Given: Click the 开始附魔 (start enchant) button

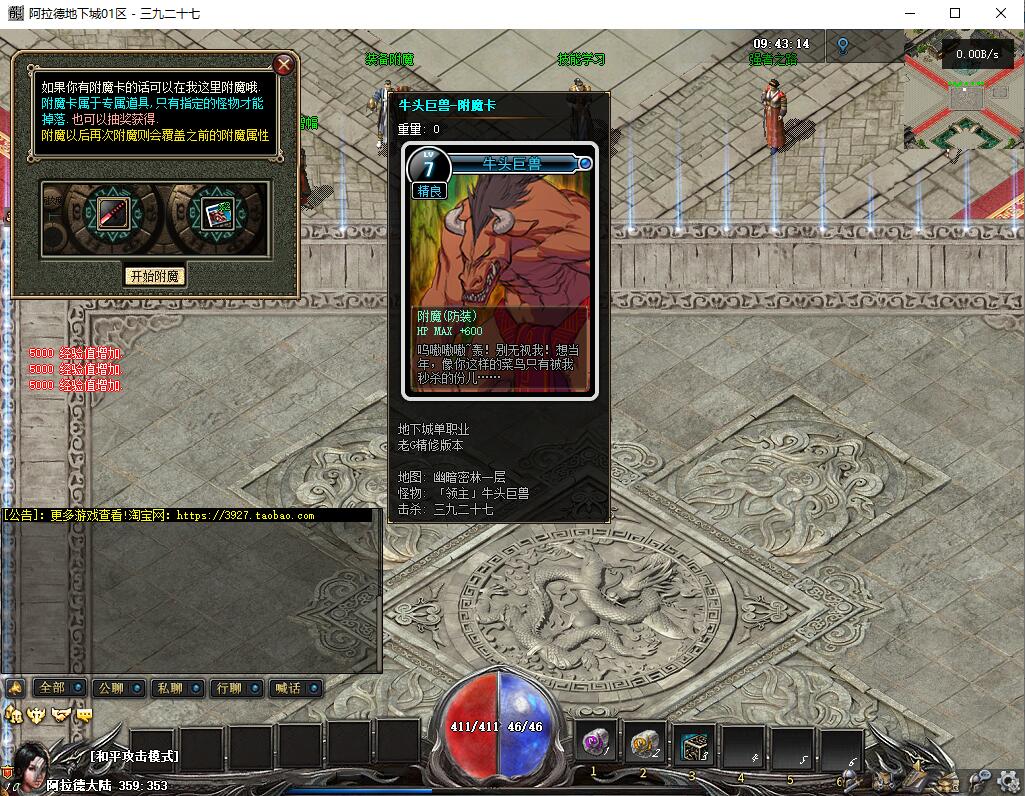Looking at the screenshot, I should point(155,275).
